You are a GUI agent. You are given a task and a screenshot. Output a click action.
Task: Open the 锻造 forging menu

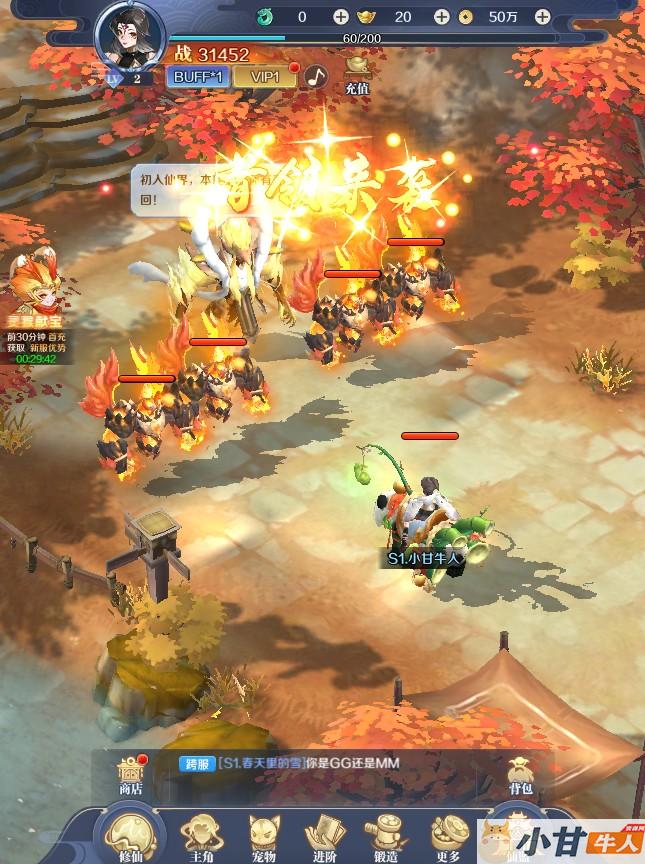(385, 836)
